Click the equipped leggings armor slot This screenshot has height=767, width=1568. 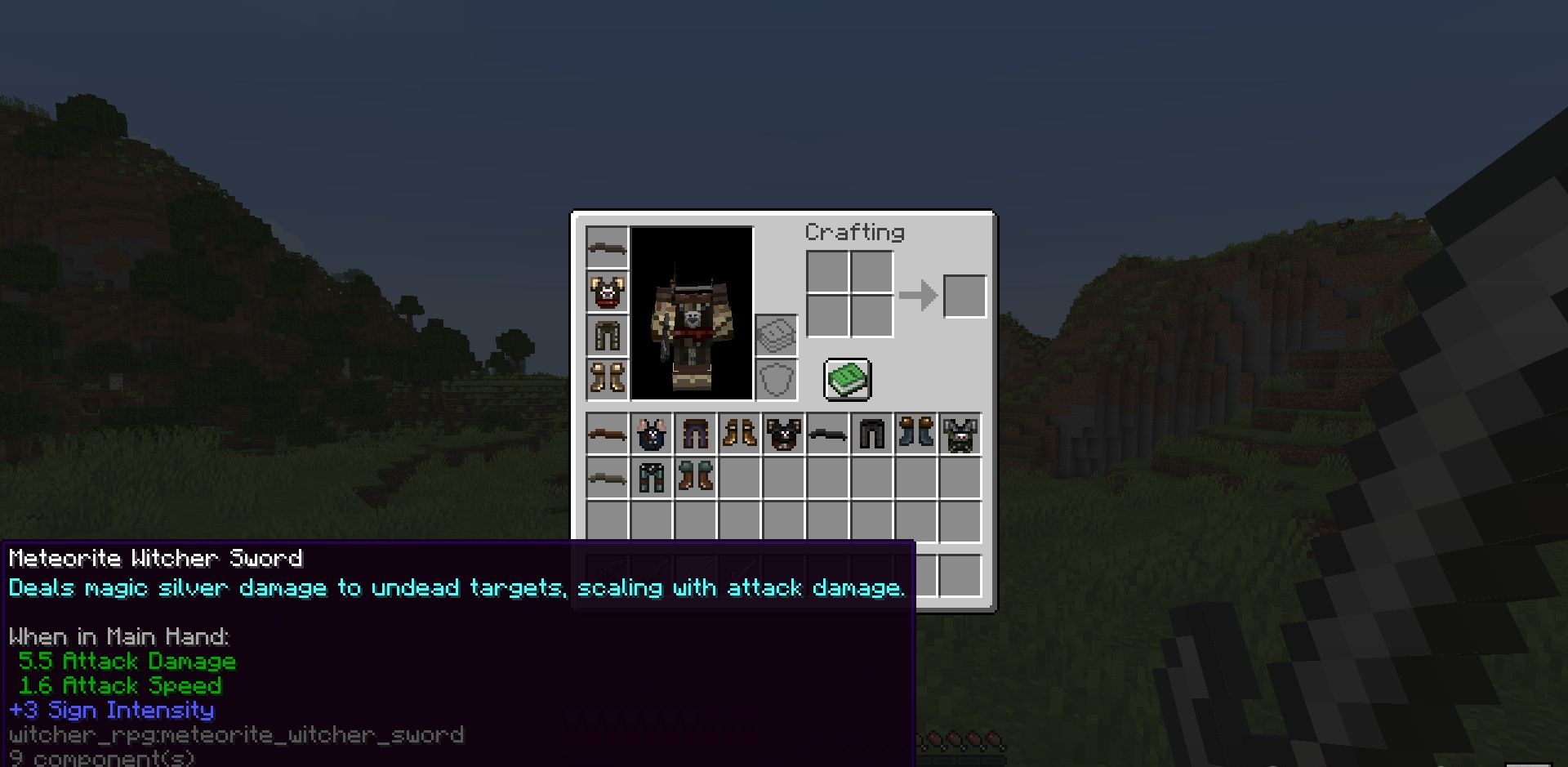pyautogui.click(x=608, y=335)
